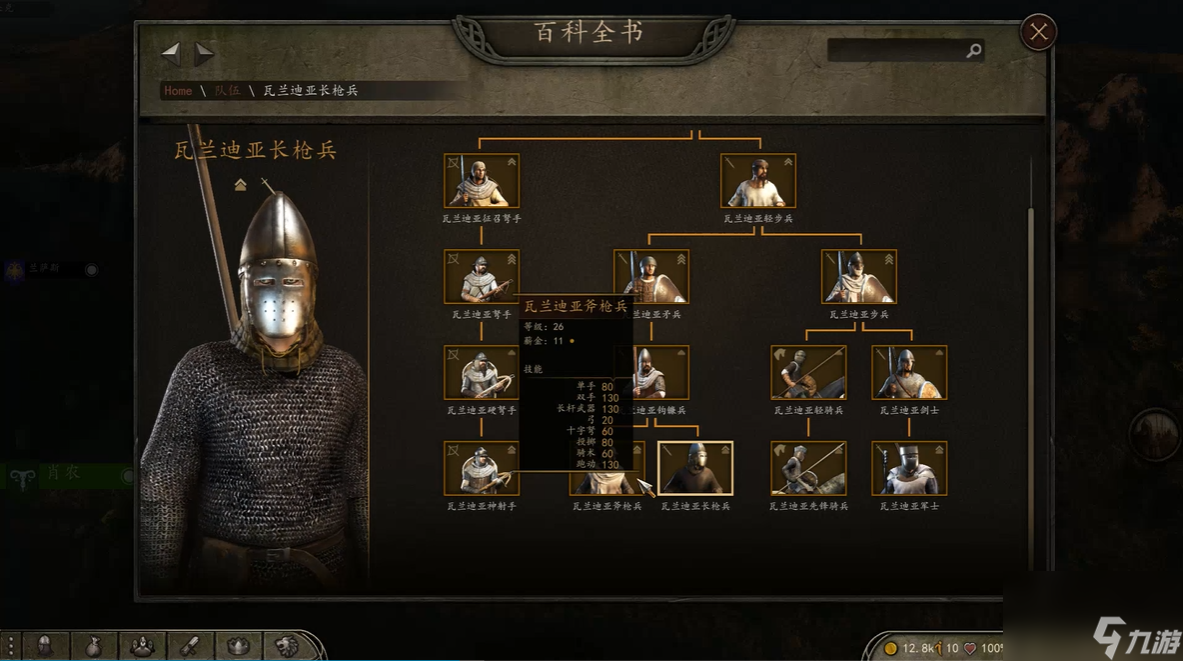The width and height of the screenshot is (1183, 661).
Task: View the 瓦兰迪亚先锋骑兵 troop entry
Action: pos(808,469)
